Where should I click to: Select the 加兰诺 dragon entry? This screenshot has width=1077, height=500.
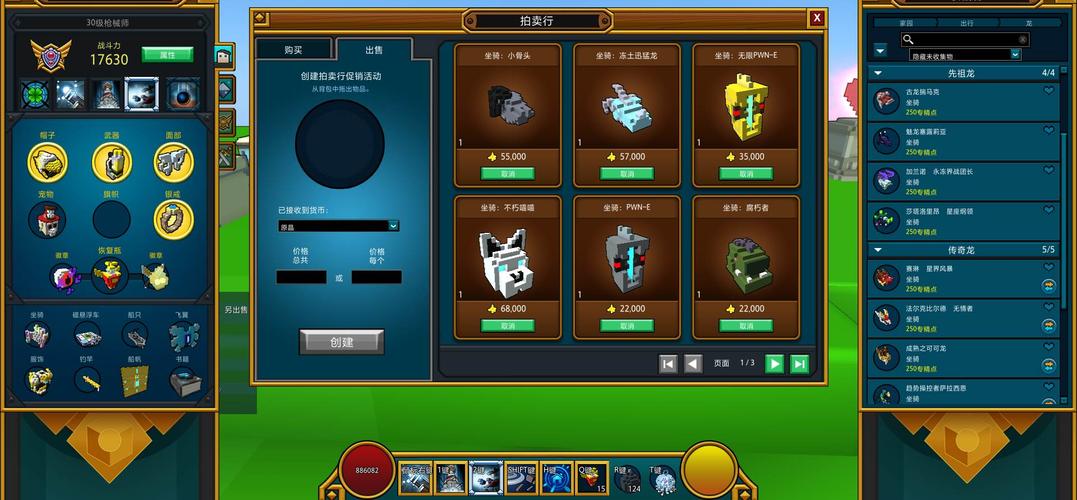tap(960, 180)
